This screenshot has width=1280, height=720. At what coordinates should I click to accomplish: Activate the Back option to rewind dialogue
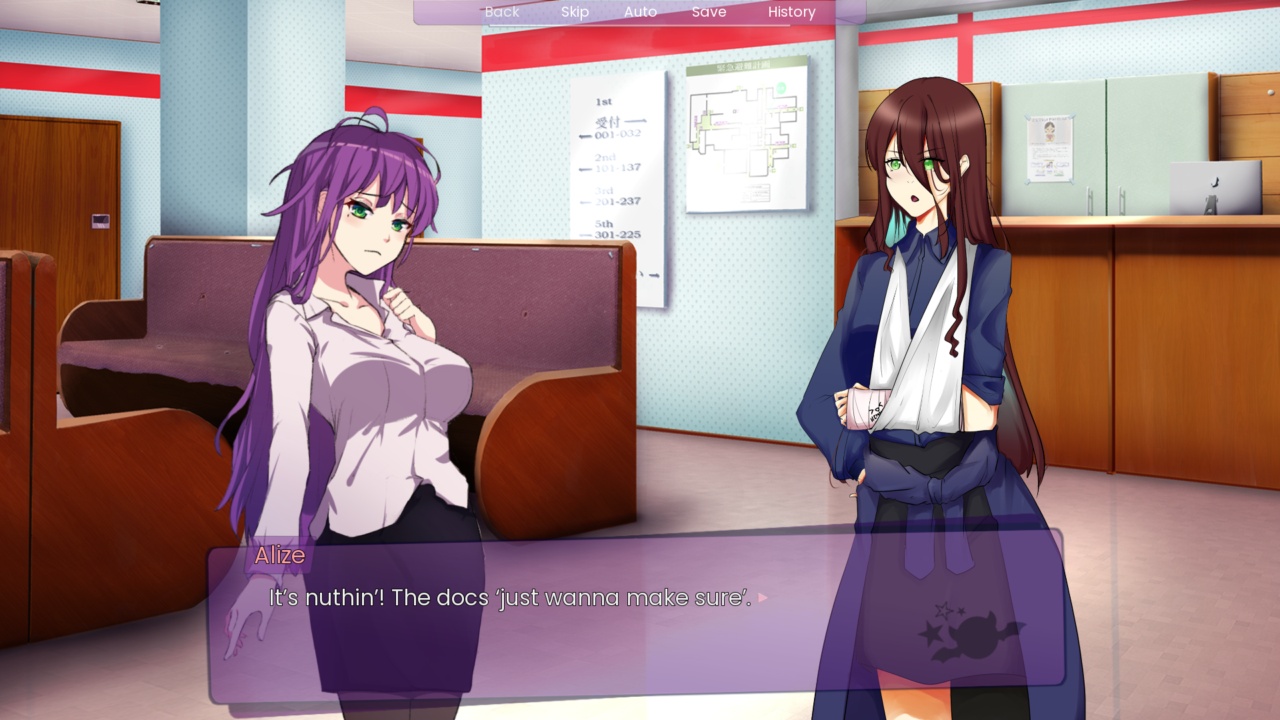tap(501, 12)
